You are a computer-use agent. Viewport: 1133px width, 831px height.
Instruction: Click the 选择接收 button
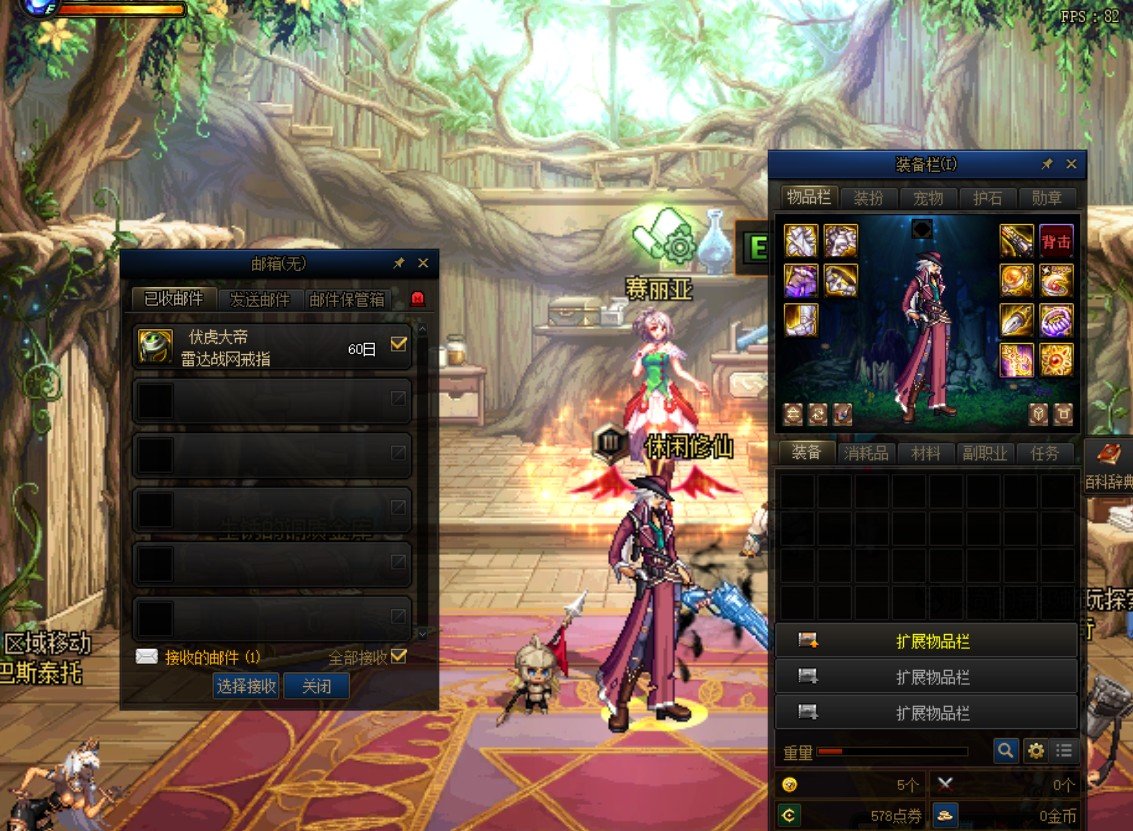pyautogui.click(x=246, y=686)
